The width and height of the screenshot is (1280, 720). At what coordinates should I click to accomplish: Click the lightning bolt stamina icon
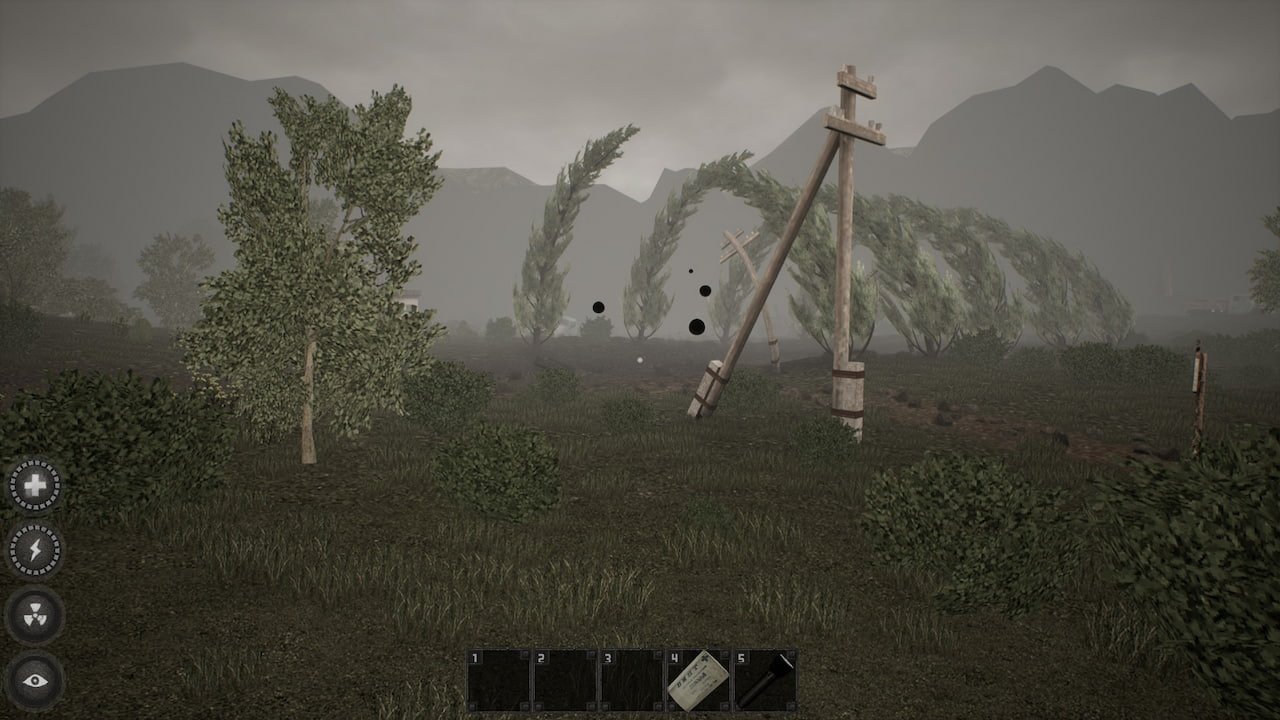point(35,549)
